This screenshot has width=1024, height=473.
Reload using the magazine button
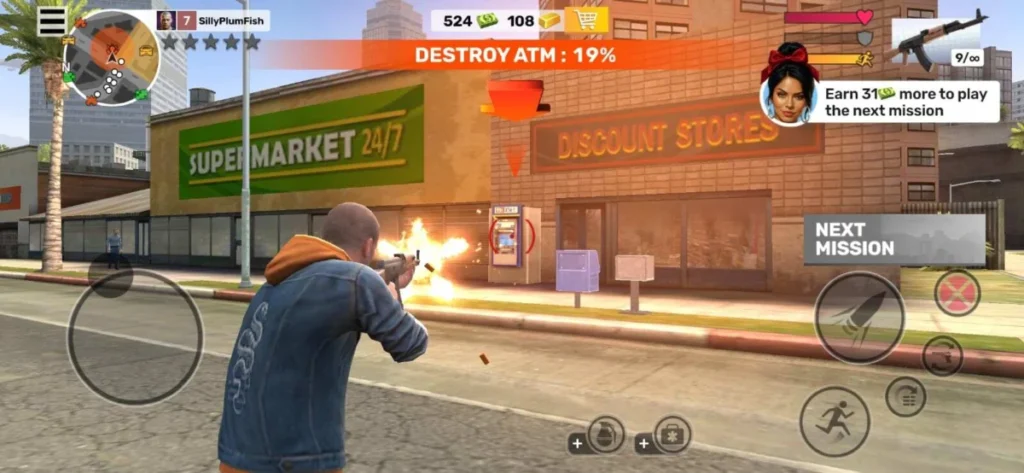[x=905, y=396]
